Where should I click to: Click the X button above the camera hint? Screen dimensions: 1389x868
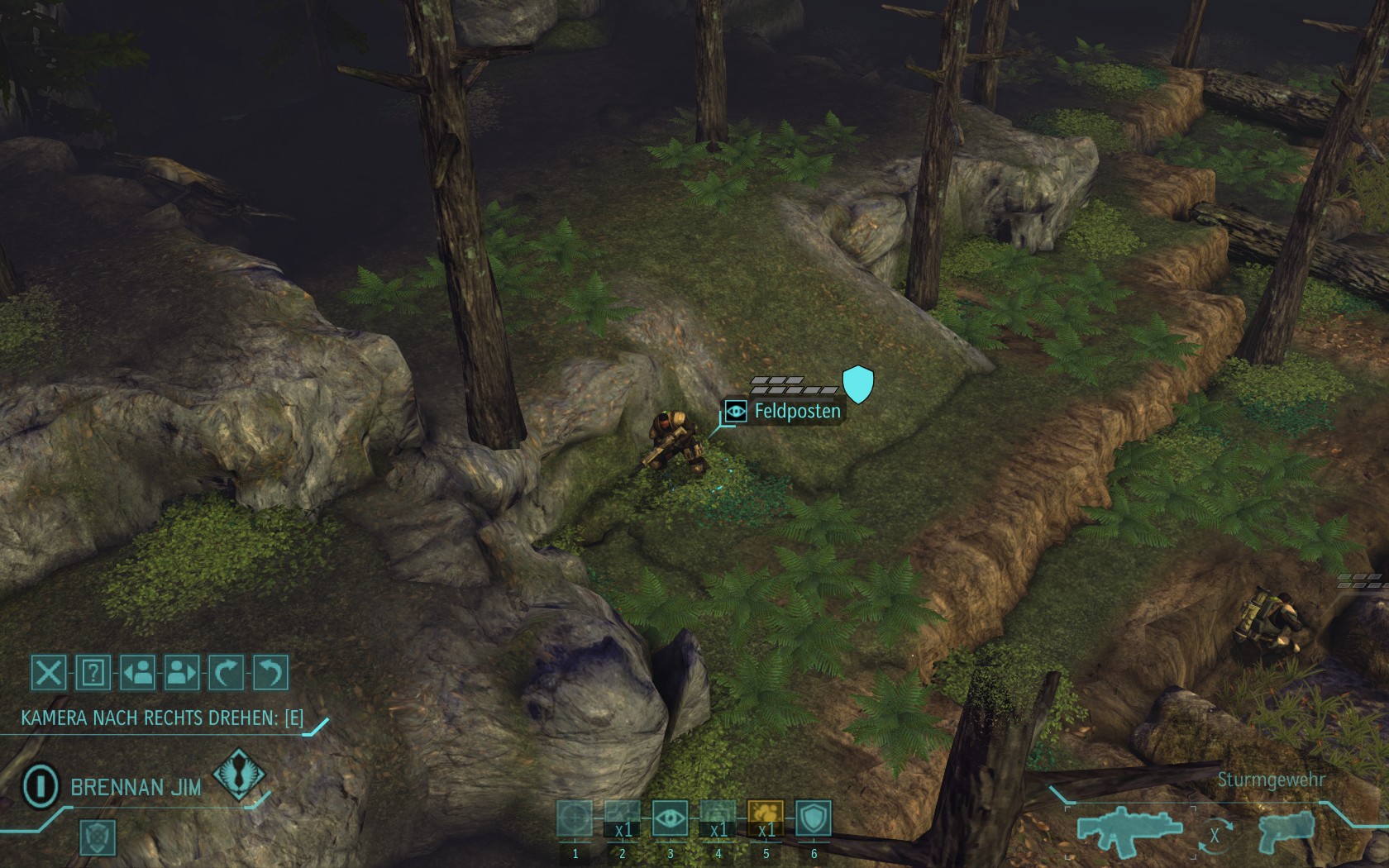coord(49,673)
